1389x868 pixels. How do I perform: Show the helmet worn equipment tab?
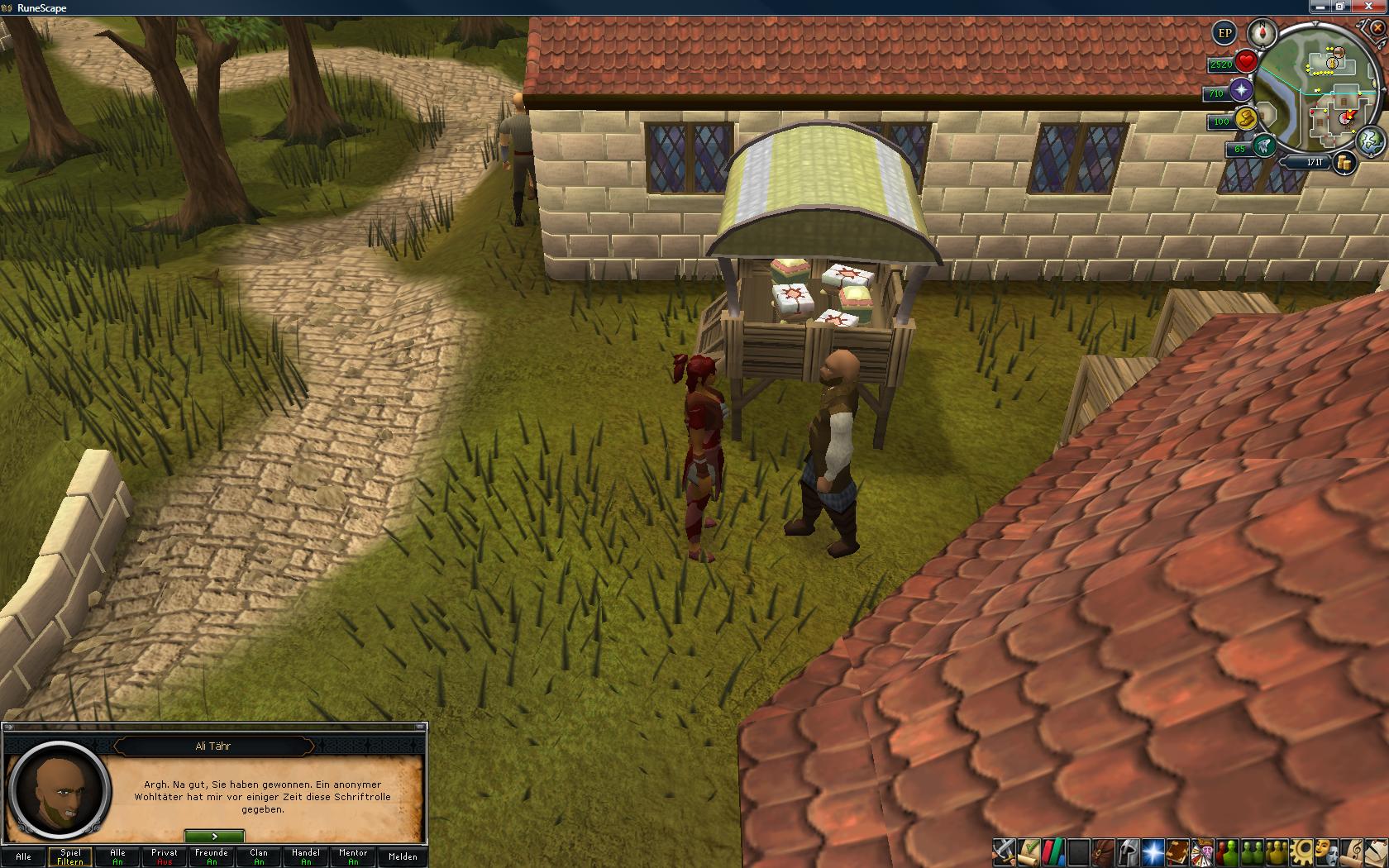point(1128,851)
